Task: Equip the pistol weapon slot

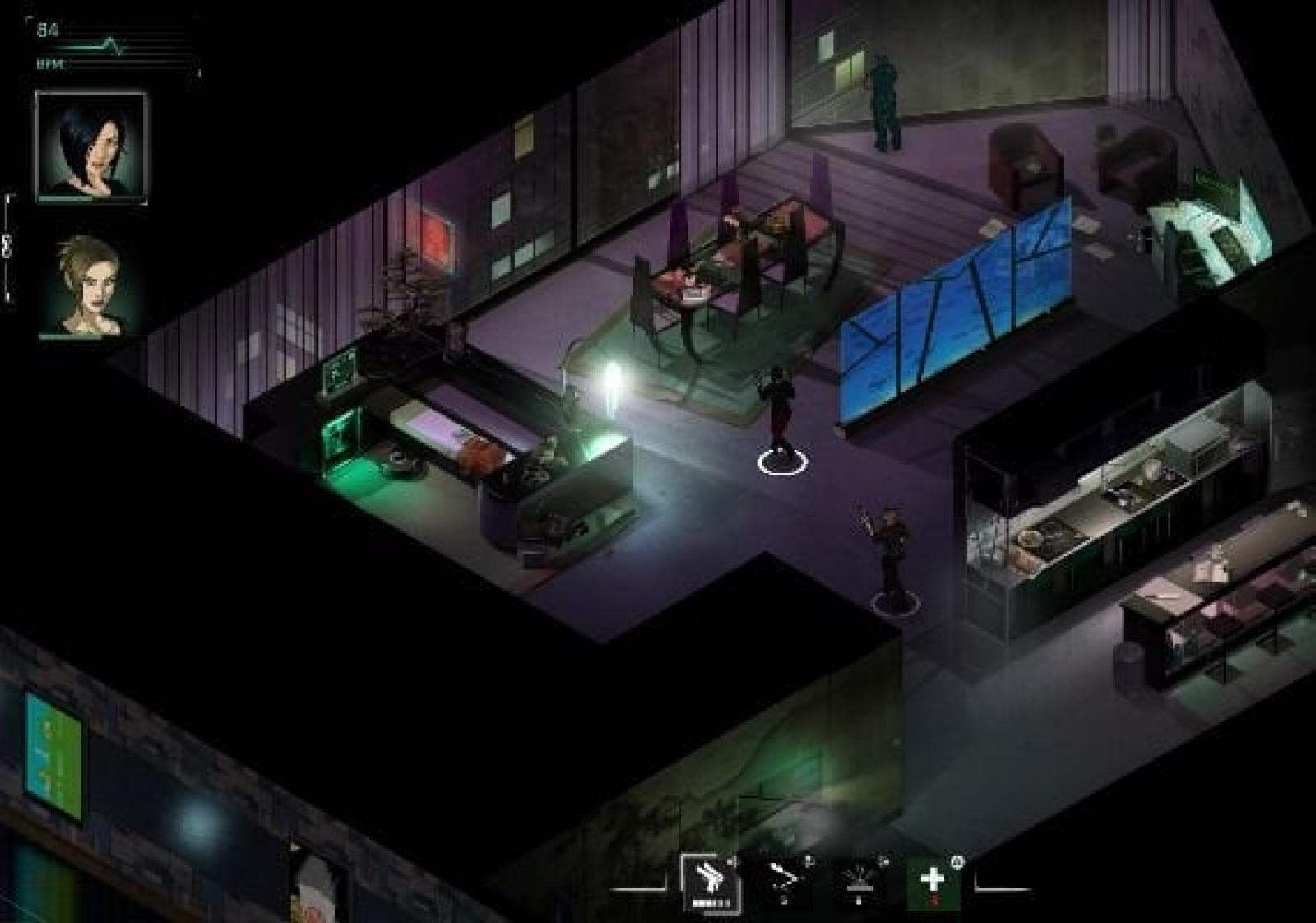Action: tap(710, 884)
